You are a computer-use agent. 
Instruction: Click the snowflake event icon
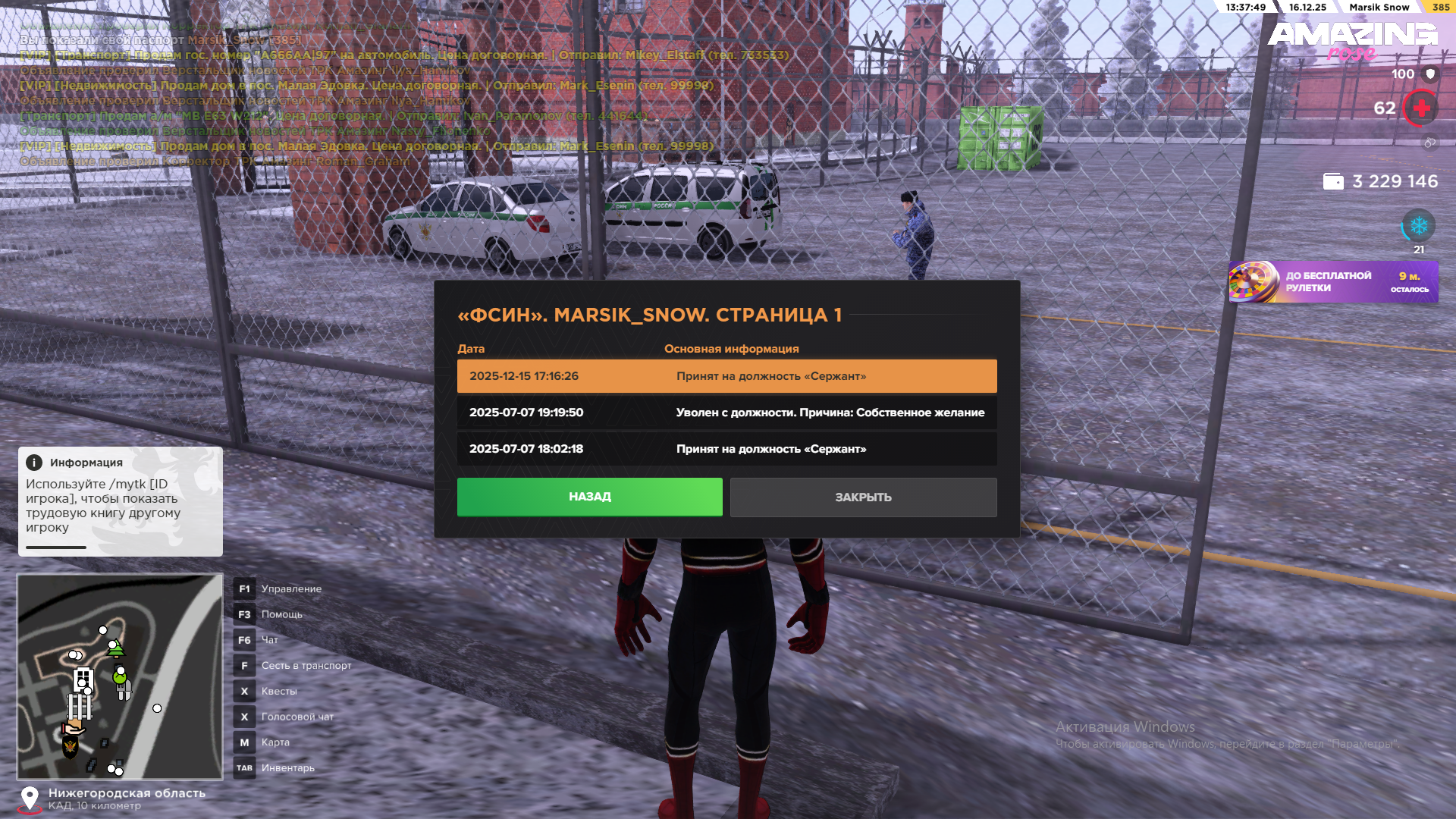pyautogui.click(x=1418, y=226)
